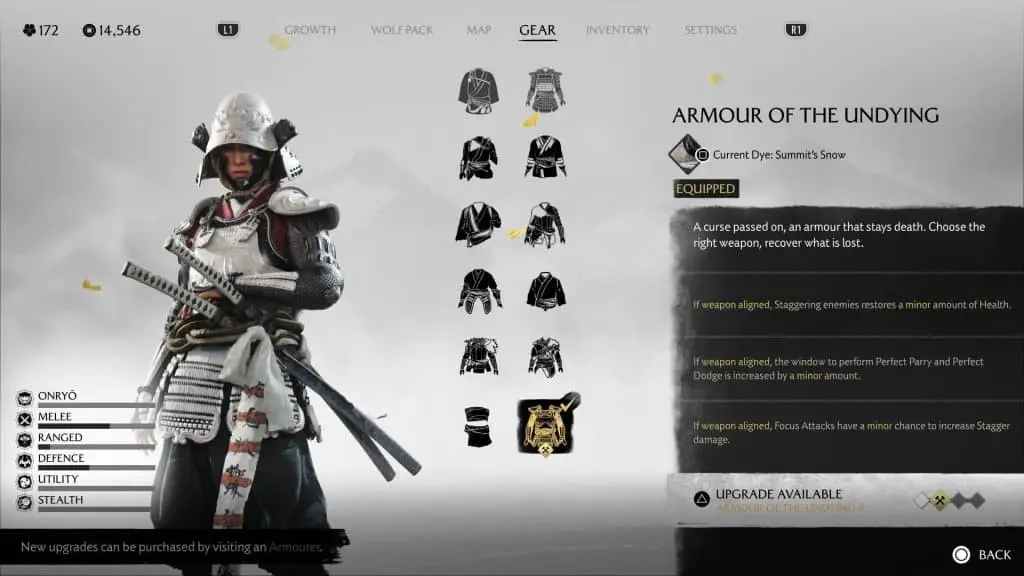Select the Gear tab

tap(537, 30)
